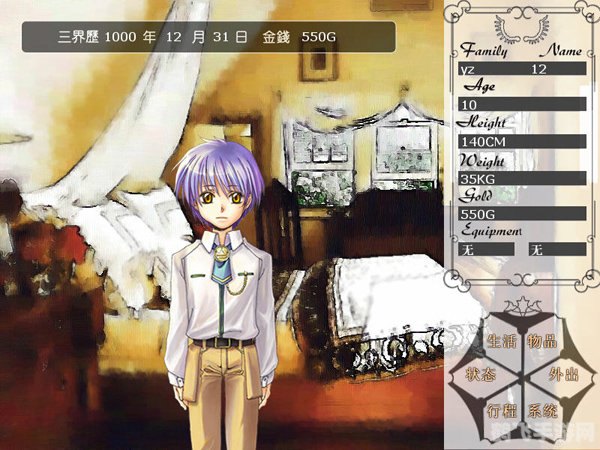This screenshot has width=600, height=450.
Task: Open the 生活 (Life) menu
Action: [x=501, y=342]
